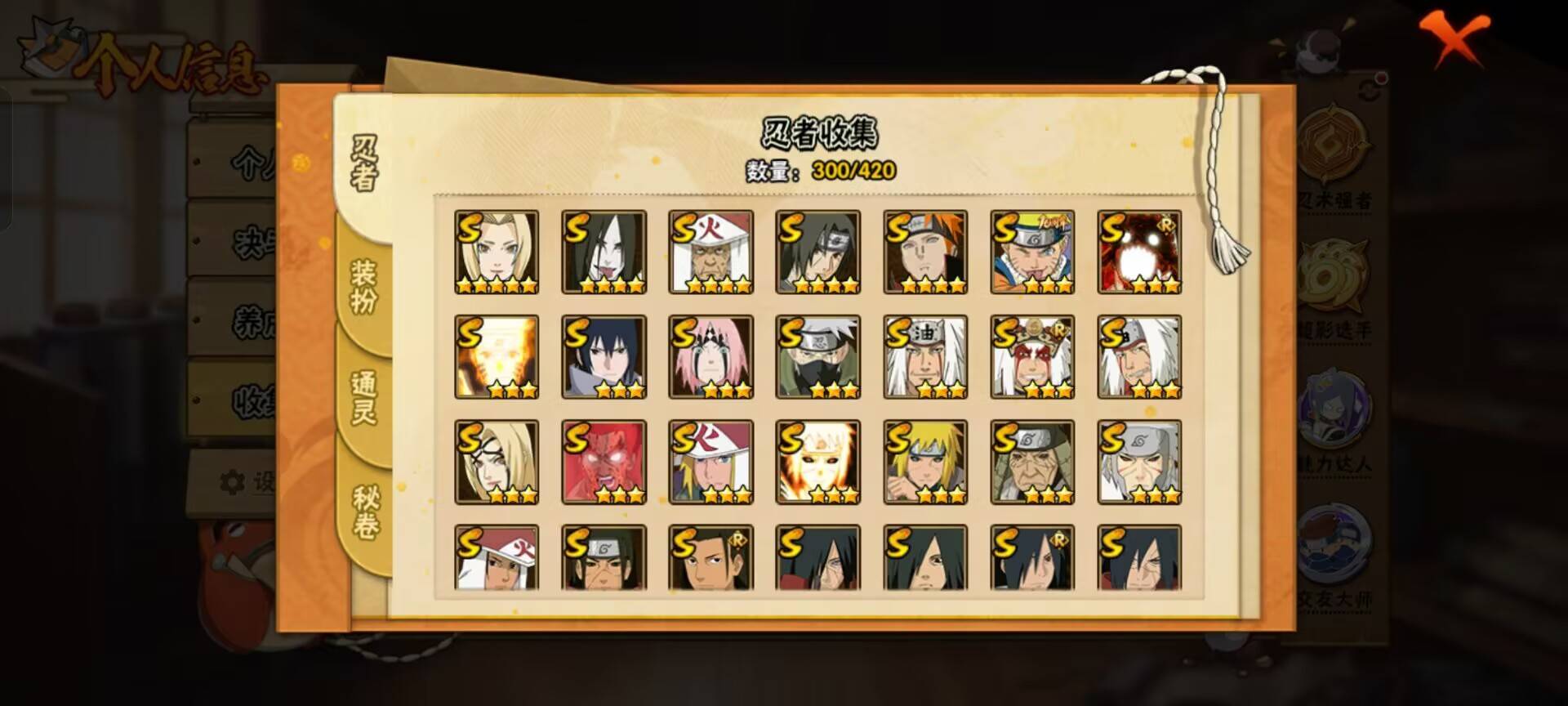1568x706 pixels.
Task: Toggle the Pain ninja card
Action: point(925,249)
